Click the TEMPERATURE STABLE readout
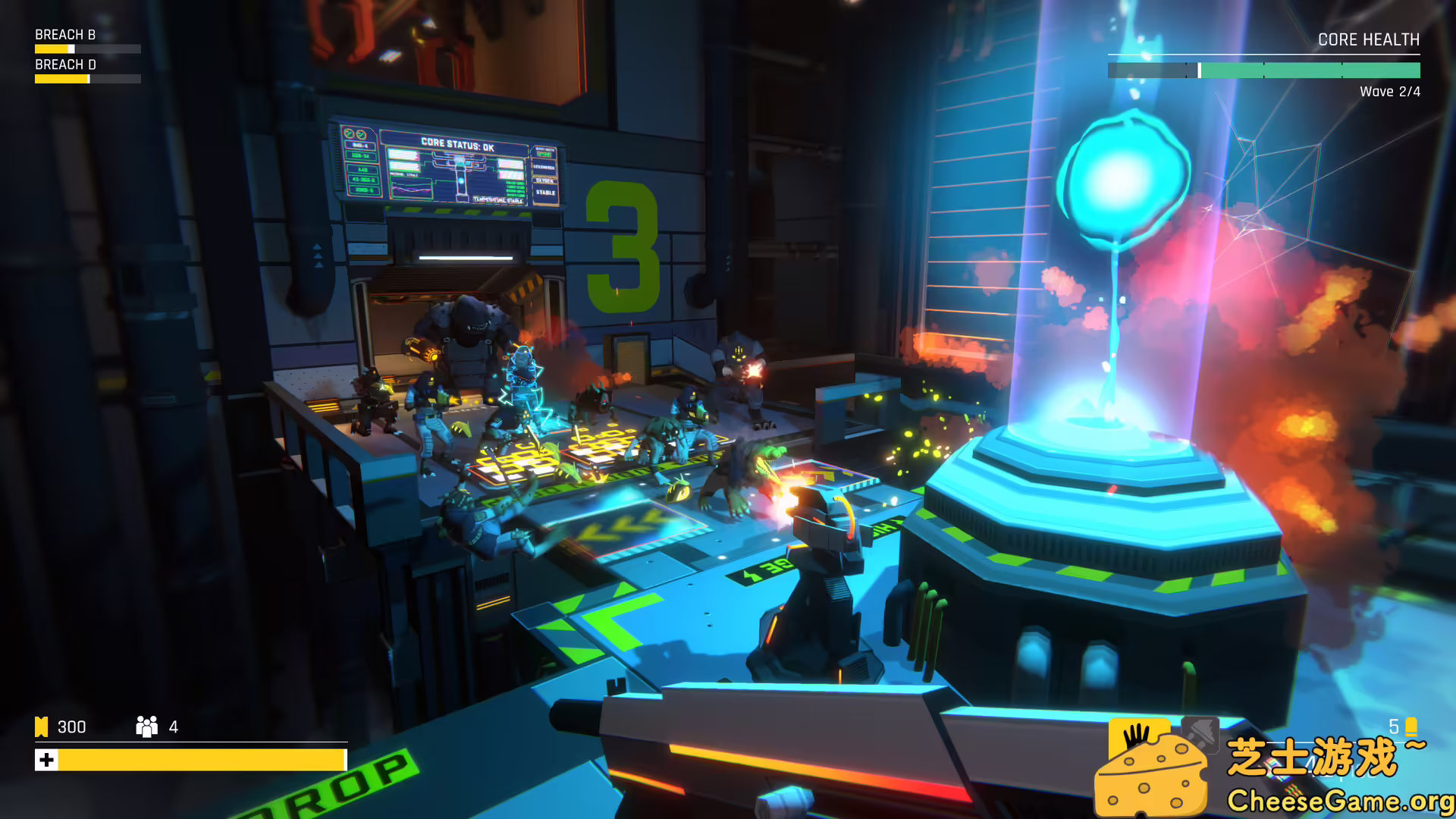Screen dimensions: 1456x819 tap(497, 199)
